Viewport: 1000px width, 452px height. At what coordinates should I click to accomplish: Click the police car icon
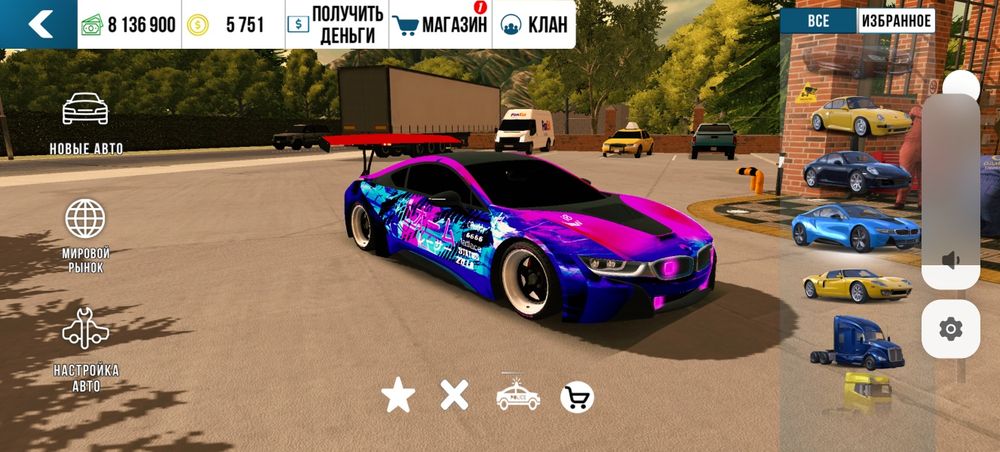(518, 396)
